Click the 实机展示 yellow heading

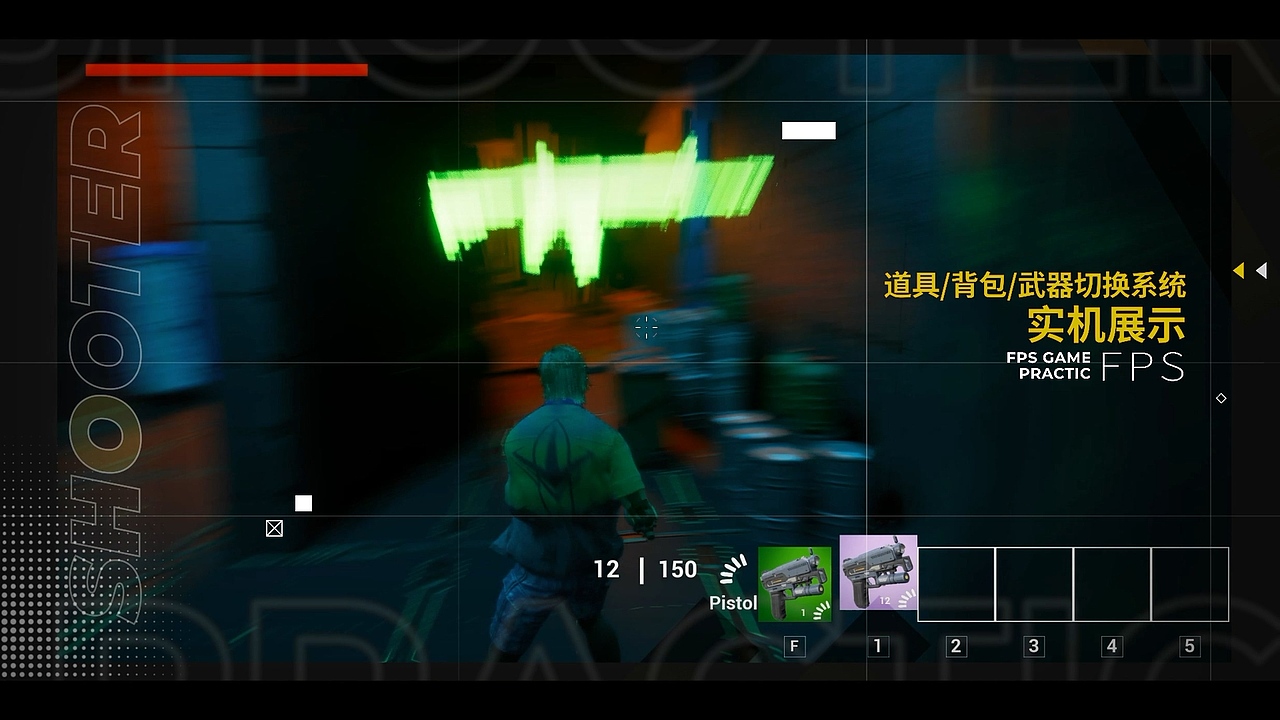(1106, 324)
